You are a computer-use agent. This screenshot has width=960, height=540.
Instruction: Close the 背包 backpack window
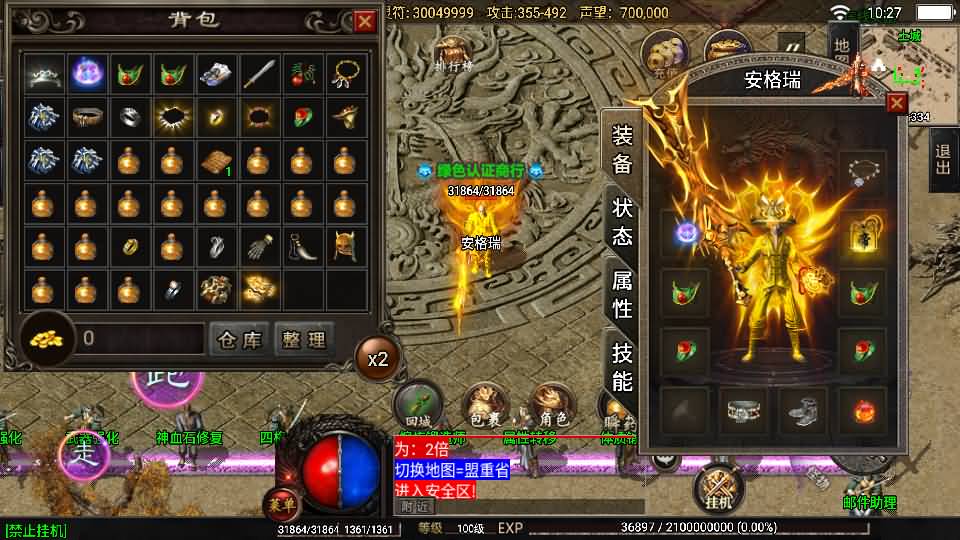(366, 20)
